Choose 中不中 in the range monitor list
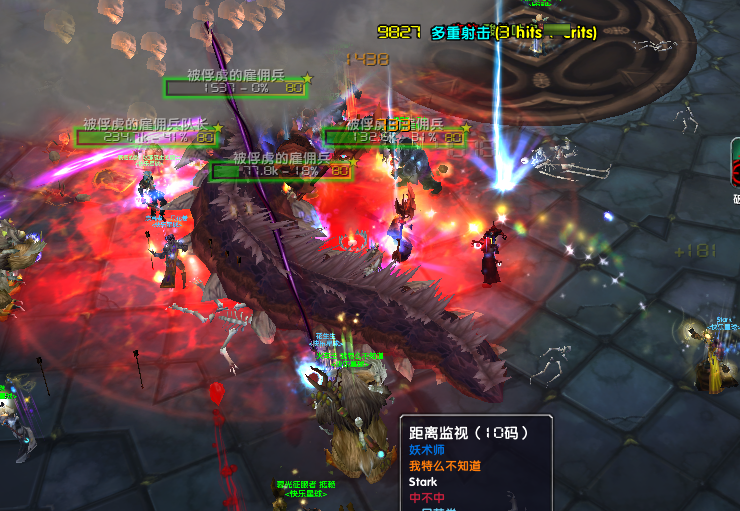 click(x=427, y=498)
